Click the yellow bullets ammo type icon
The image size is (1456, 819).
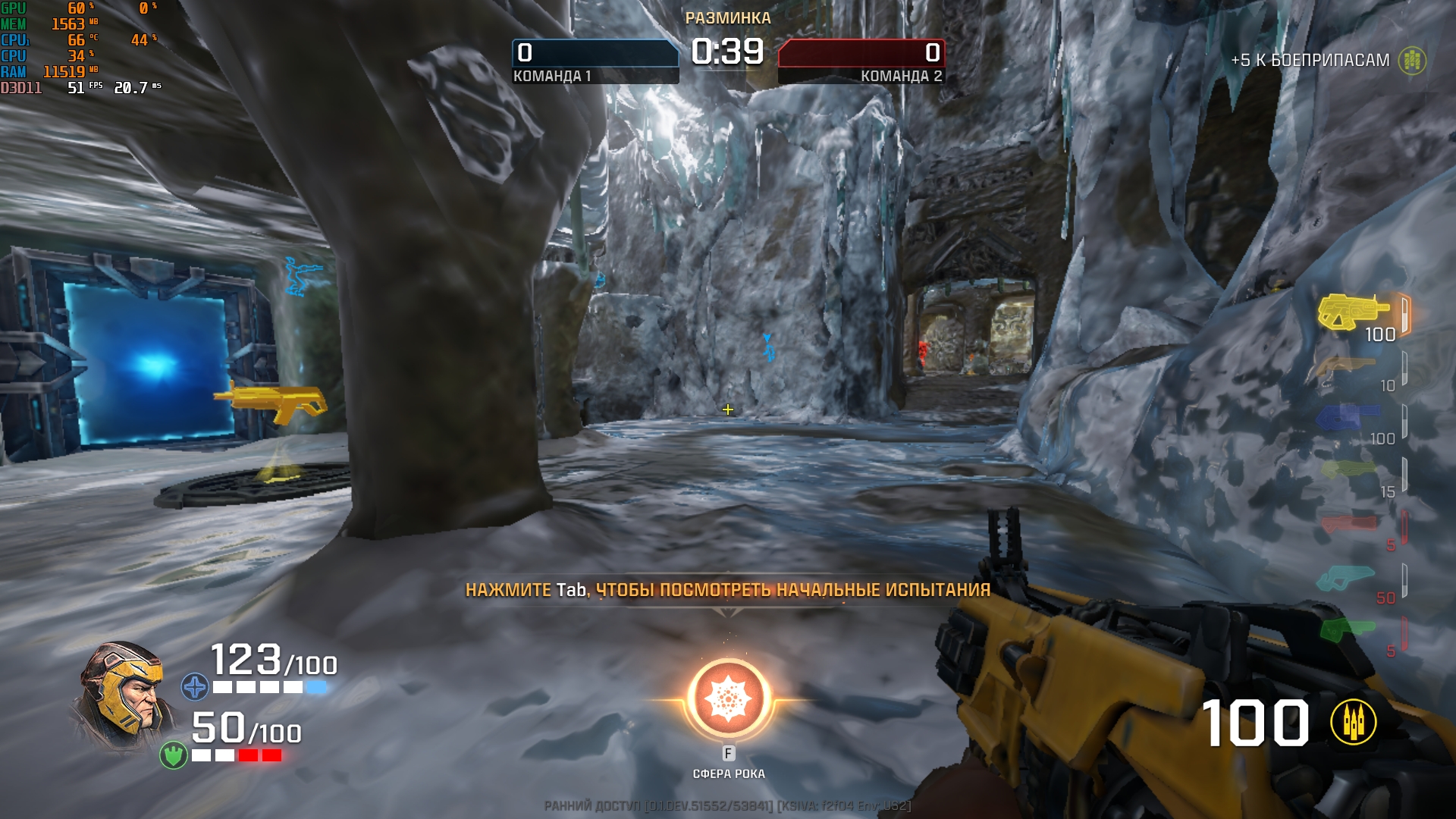tap(1353, 722)
